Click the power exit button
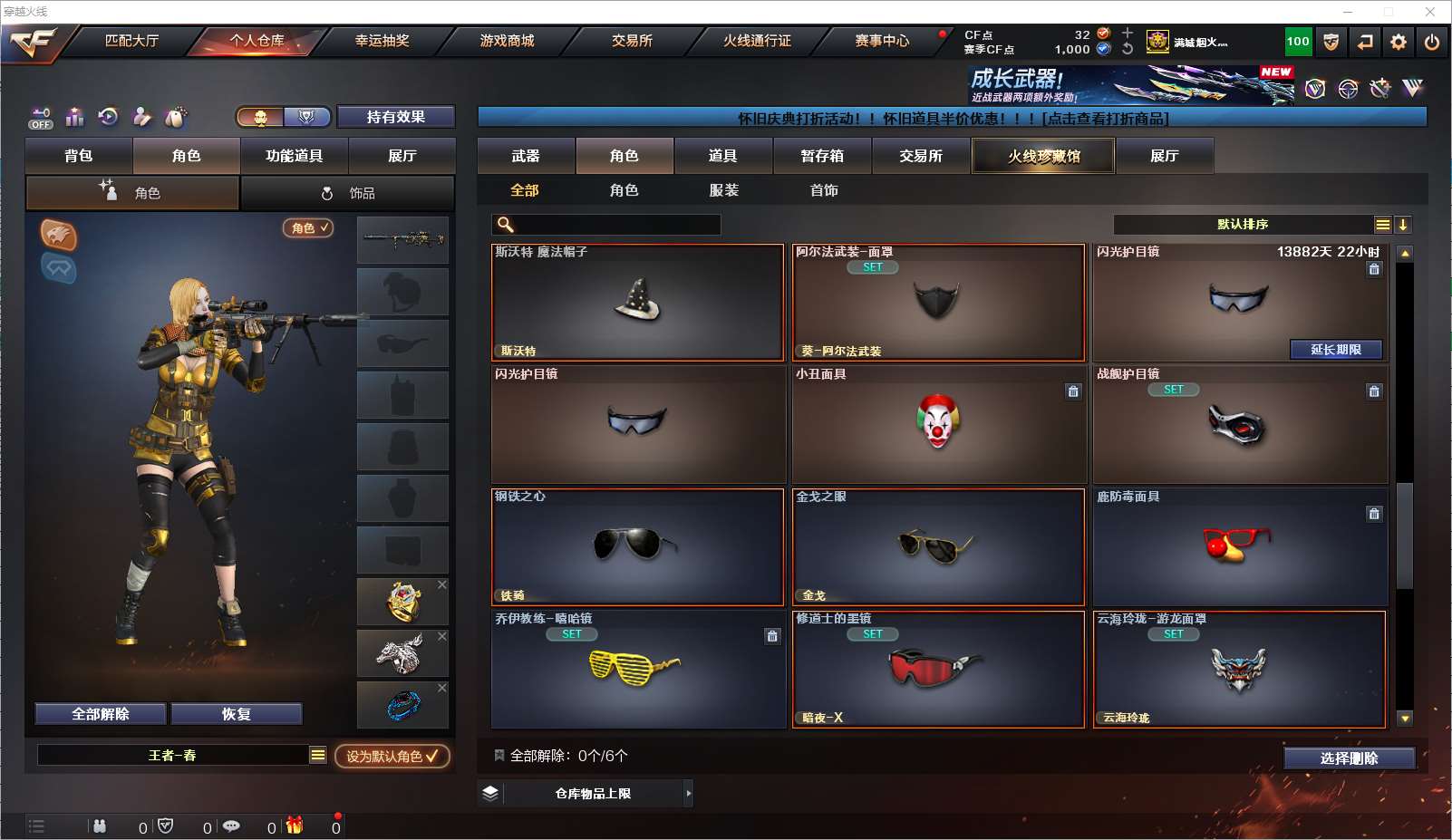This screenshot has width=1452, height=840. pos(1432,42)
